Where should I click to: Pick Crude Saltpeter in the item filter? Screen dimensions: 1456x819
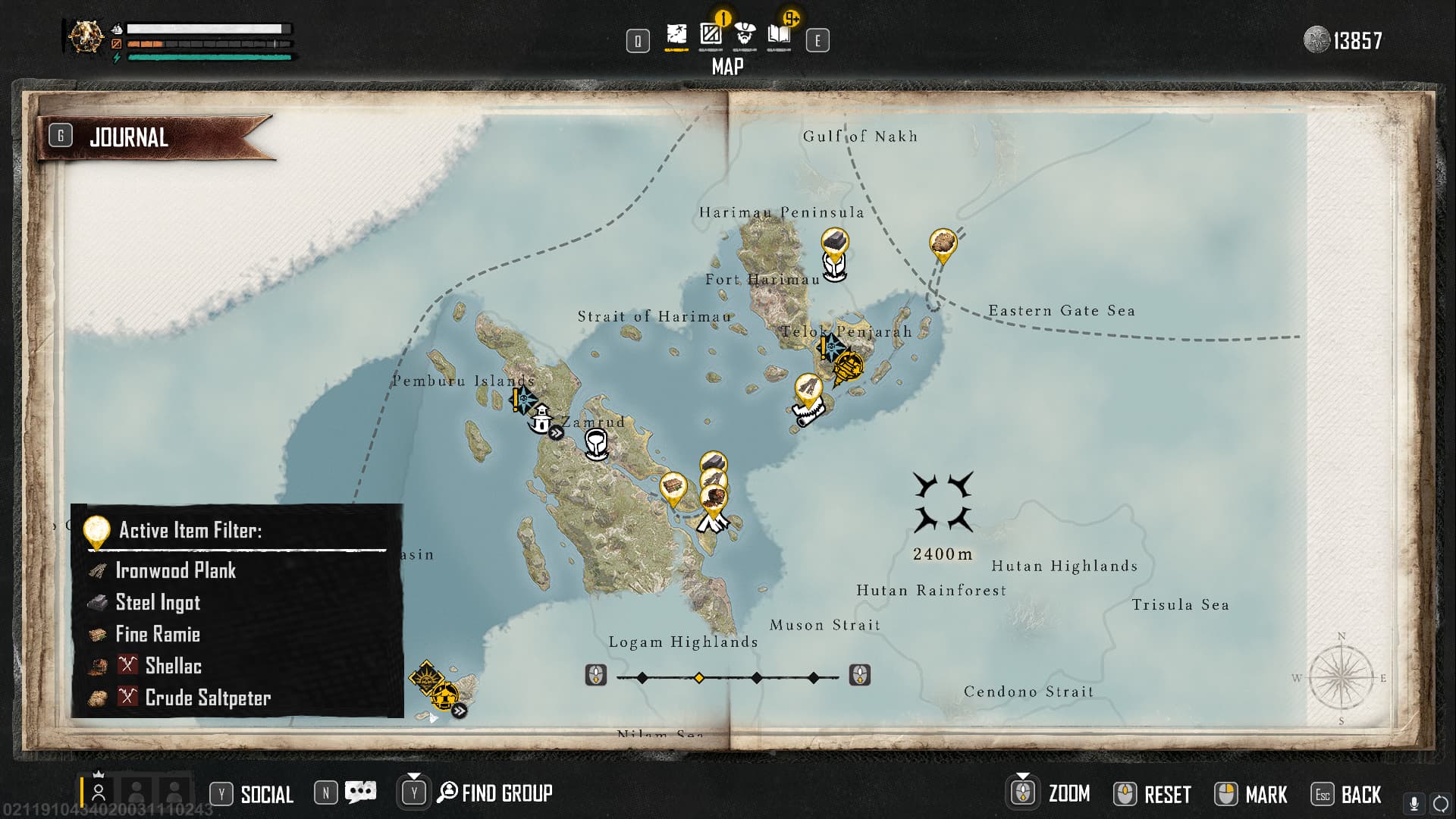click(x=207, y=698)
